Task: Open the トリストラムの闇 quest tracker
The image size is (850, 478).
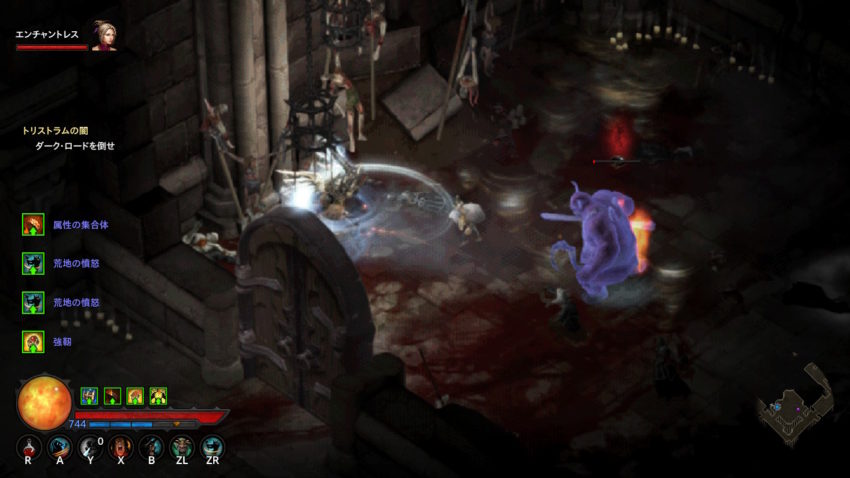Action: [x=57, y=130]
